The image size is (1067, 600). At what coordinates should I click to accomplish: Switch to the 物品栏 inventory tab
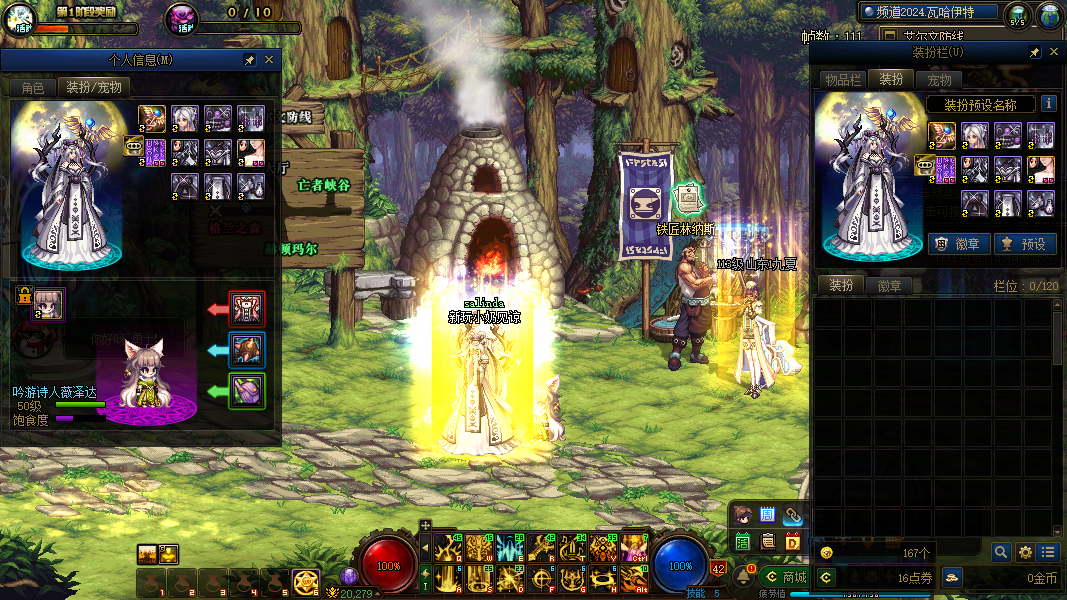tap(843, 79)
